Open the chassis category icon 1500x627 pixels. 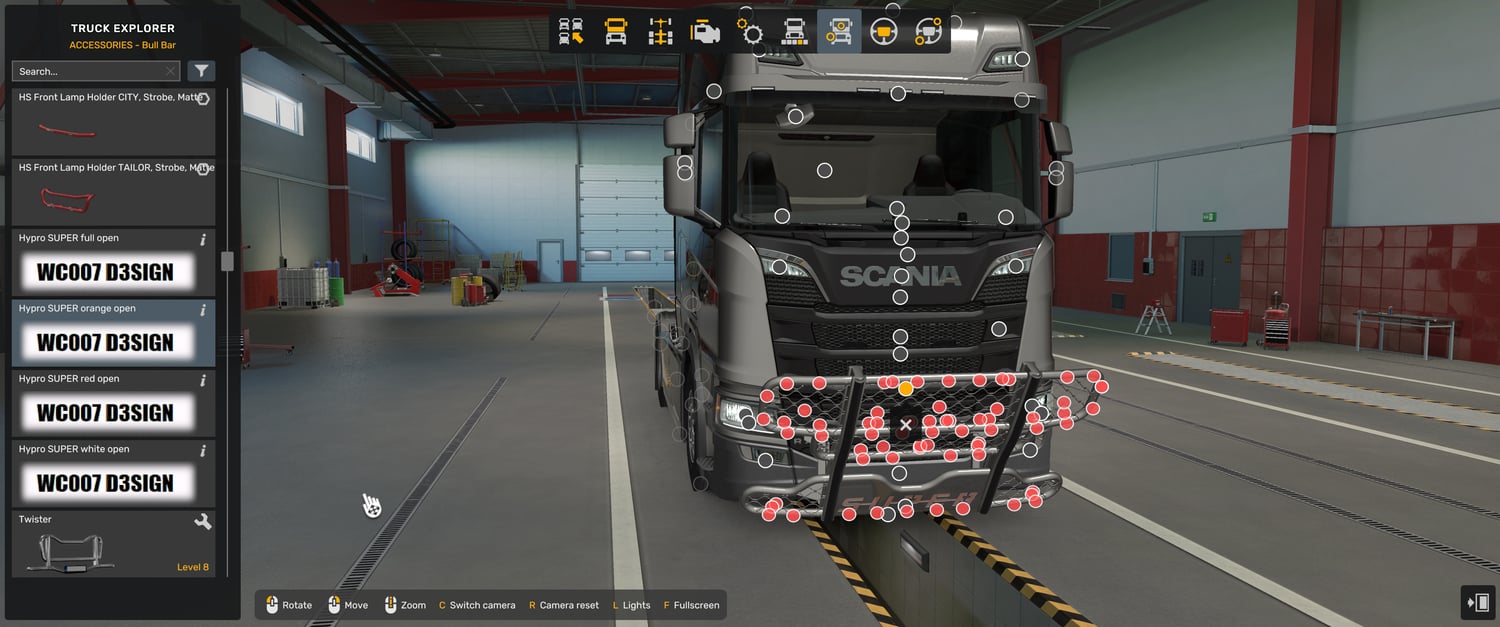[661, 32]
